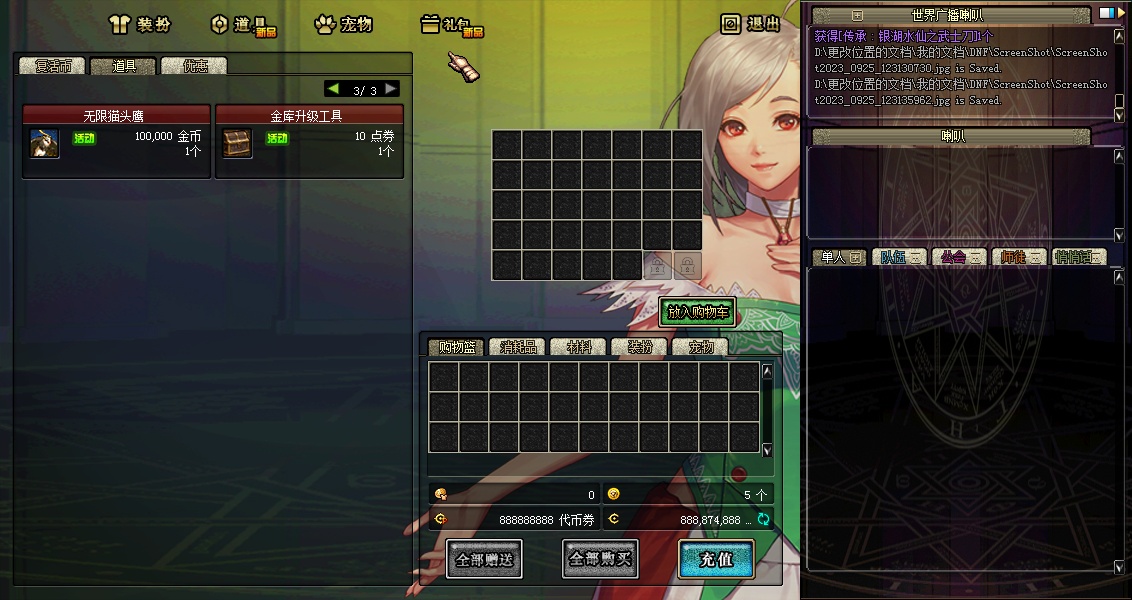Refresh the coupon balance with the cyan arrows

[763, 519]
